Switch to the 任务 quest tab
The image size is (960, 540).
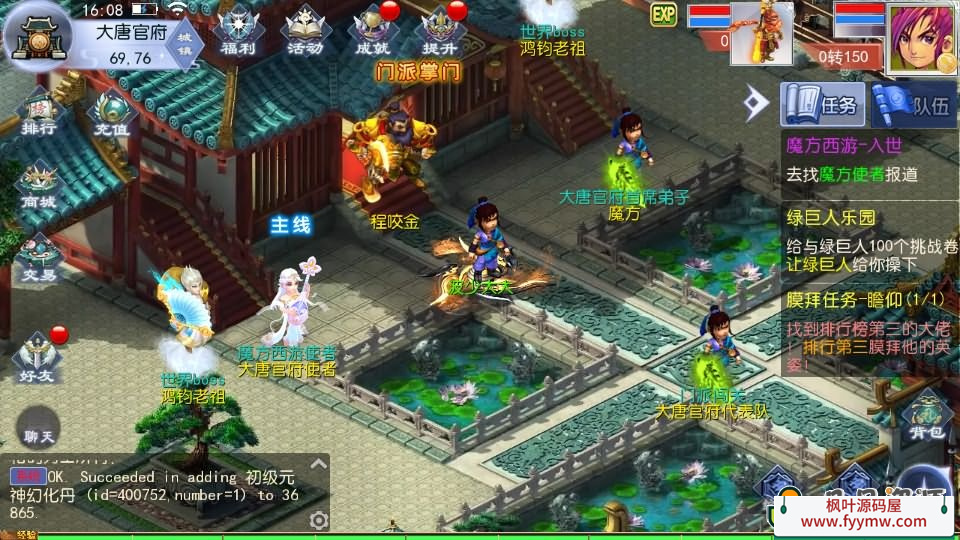click(x=822, y=103)
